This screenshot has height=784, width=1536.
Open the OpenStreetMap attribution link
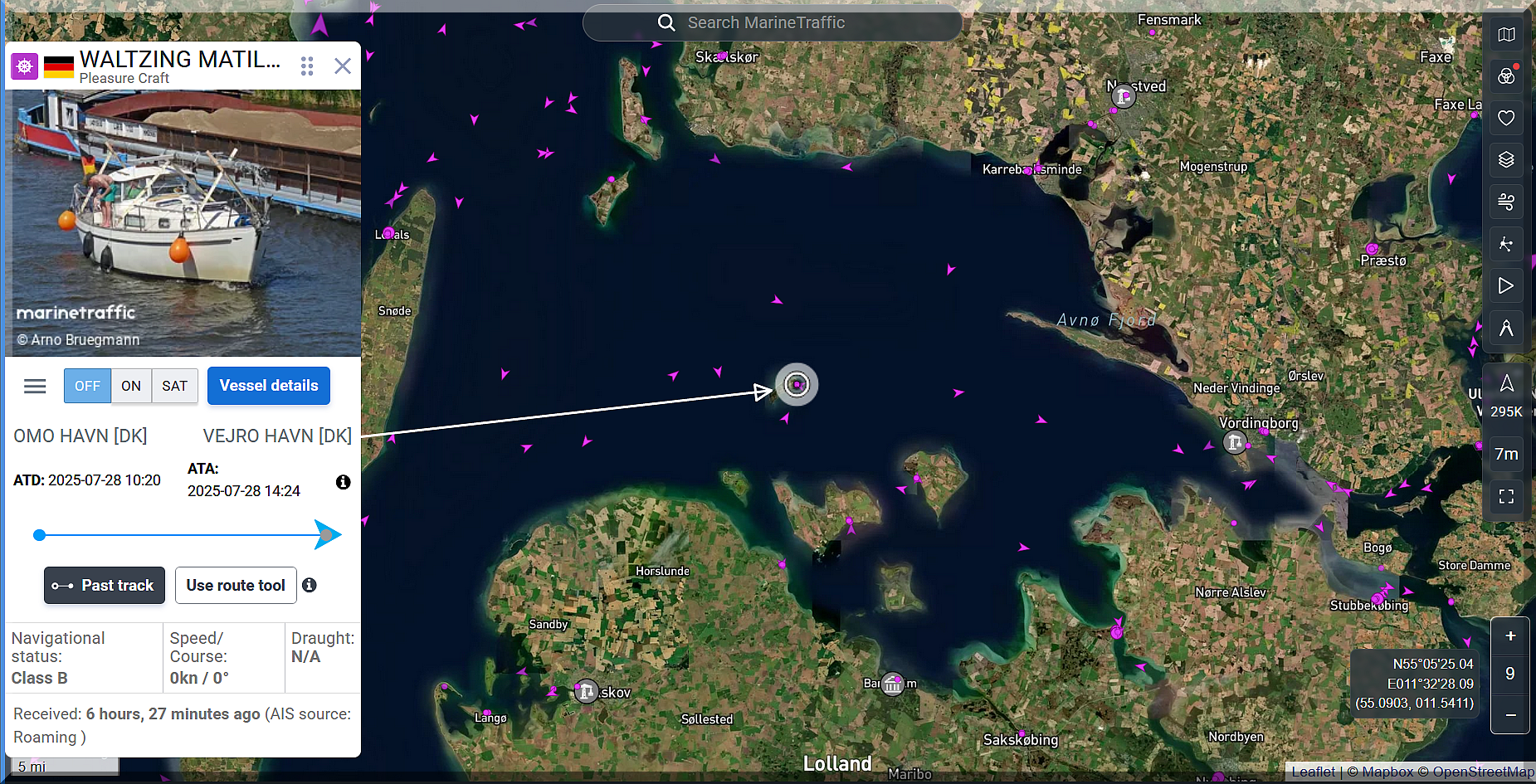1483,772
